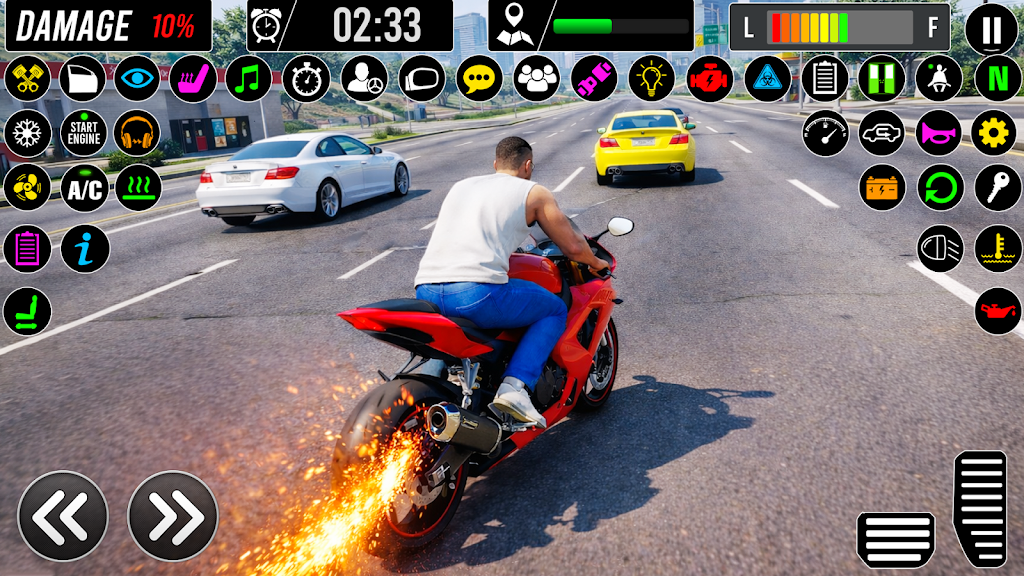Click the white key ignition icon
The image size is (1024, 576).
(x=998, y=188)
